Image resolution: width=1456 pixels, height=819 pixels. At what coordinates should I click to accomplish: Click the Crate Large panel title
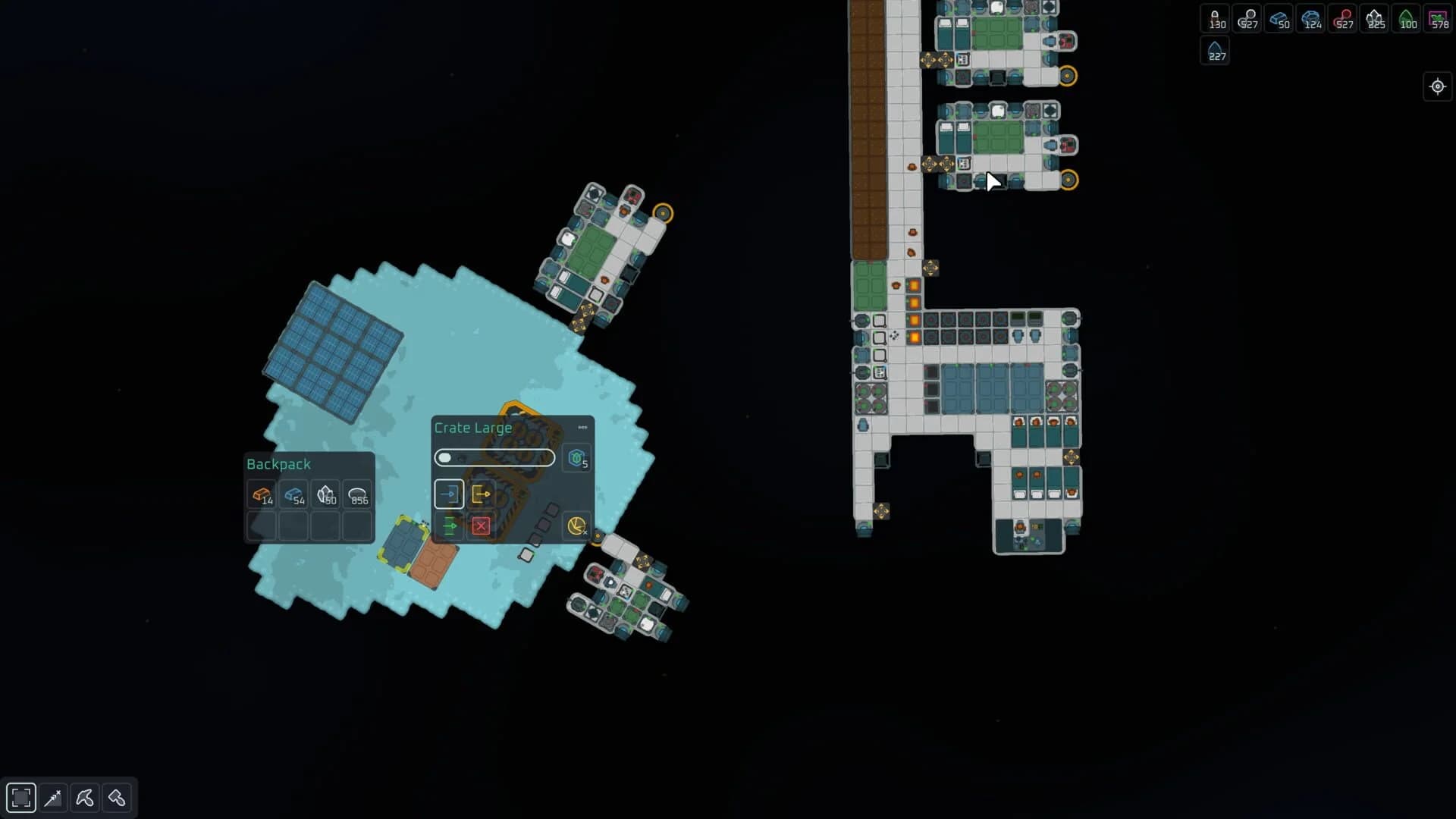click(x=472, y=428)
